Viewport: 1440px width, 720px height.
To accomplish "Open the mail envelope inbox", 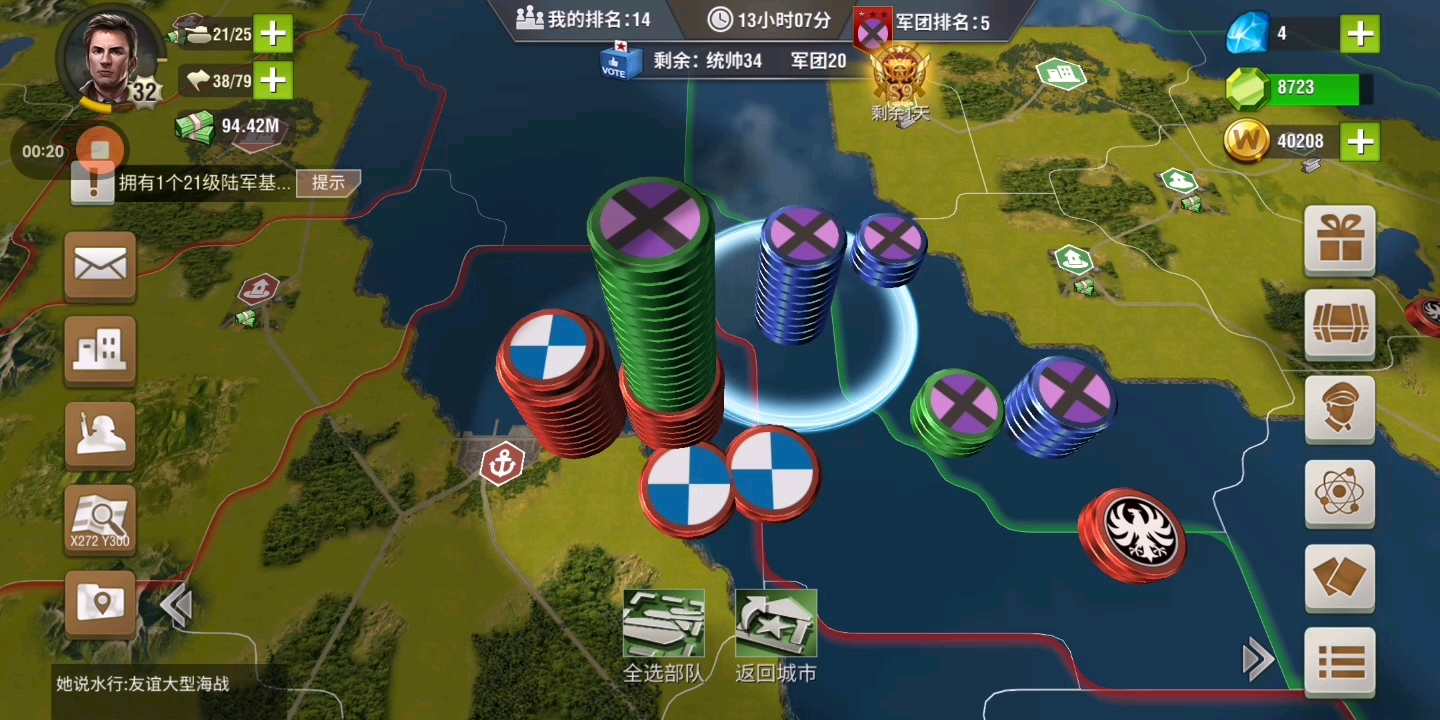I will [x=100, y=266].
